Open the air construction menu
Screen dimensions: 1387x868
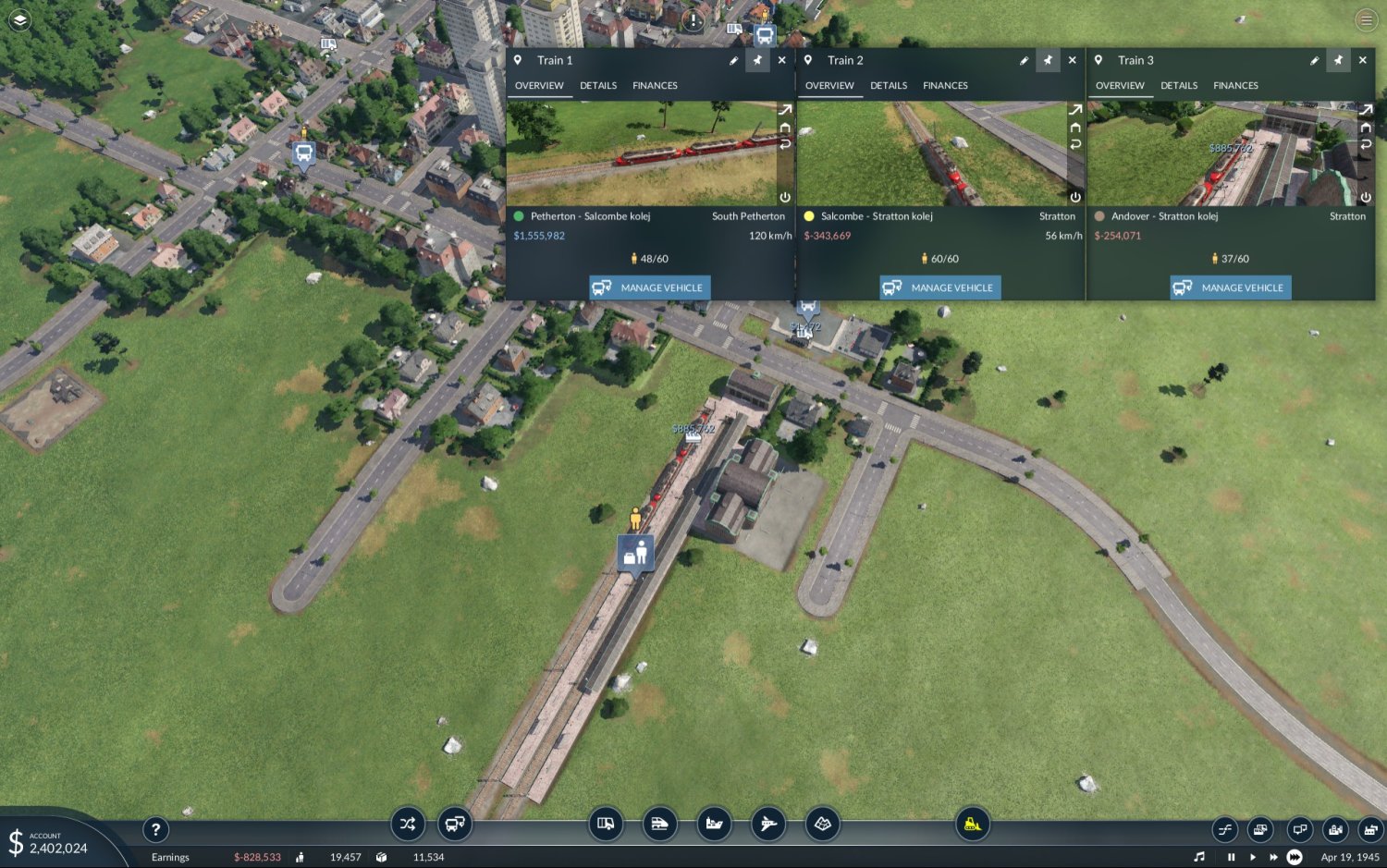pos(767,824)
